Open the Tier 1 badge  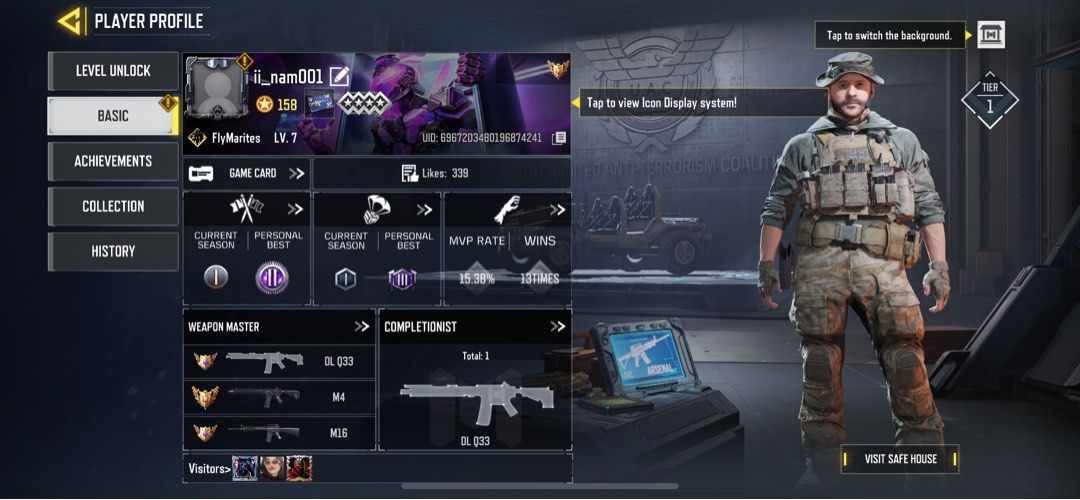pyautogui.click(x=989, y=99)
